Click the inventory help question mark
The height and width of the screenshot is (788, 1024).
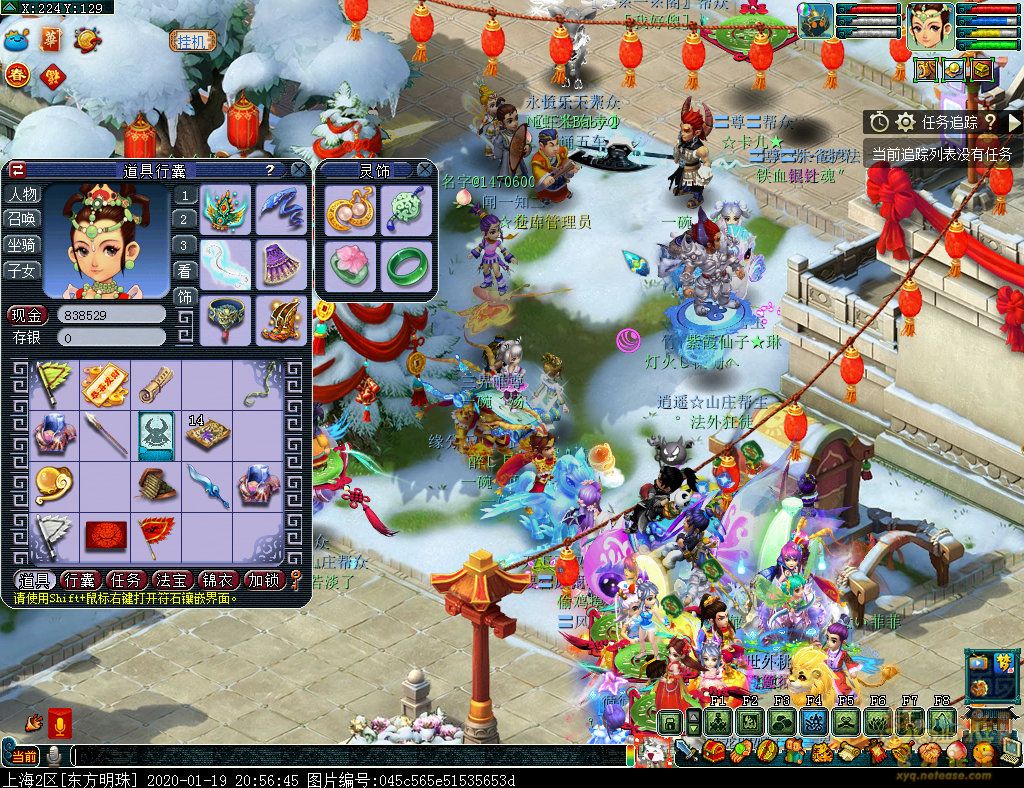click(269, 170)
